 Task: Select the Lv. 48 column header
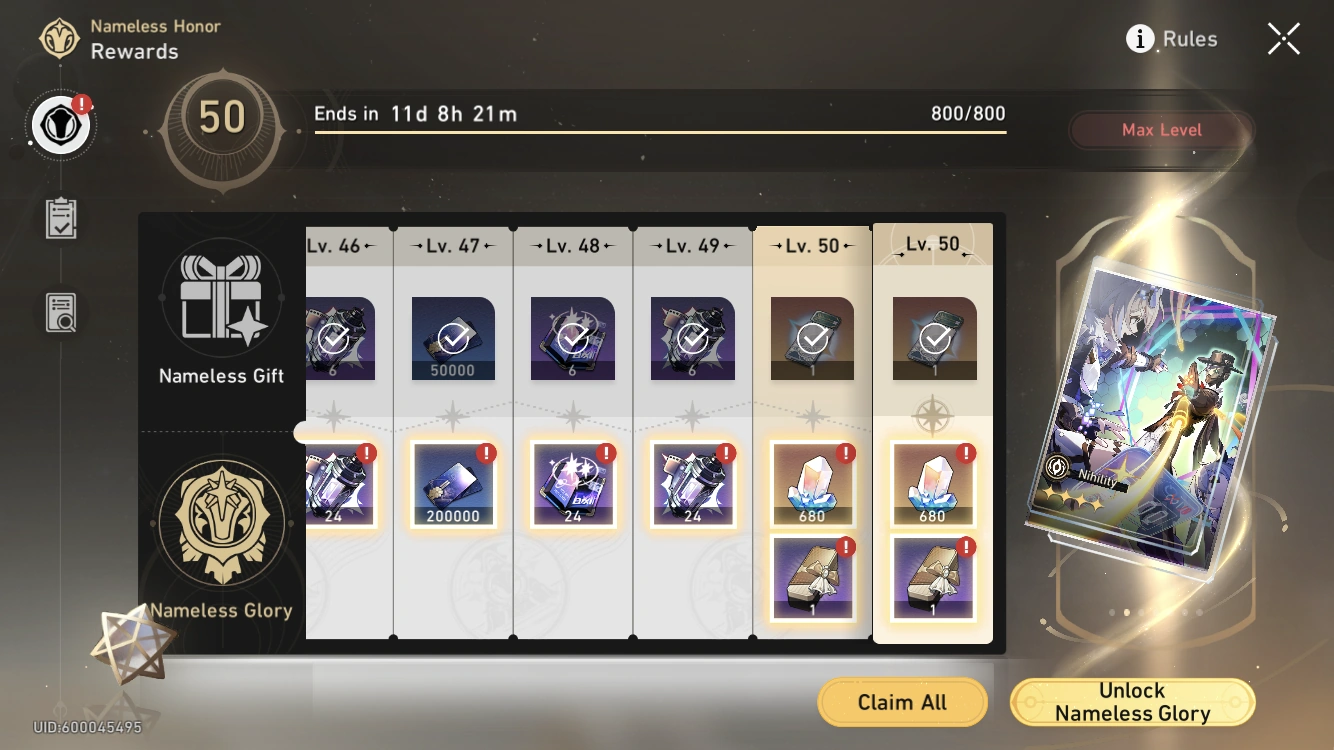coord(572,245)
